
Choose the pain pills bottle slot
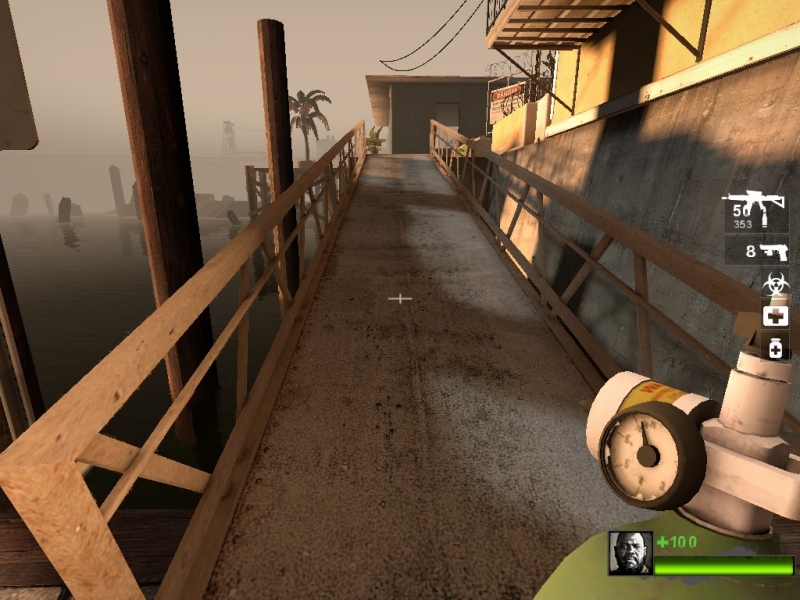point(775,347)
